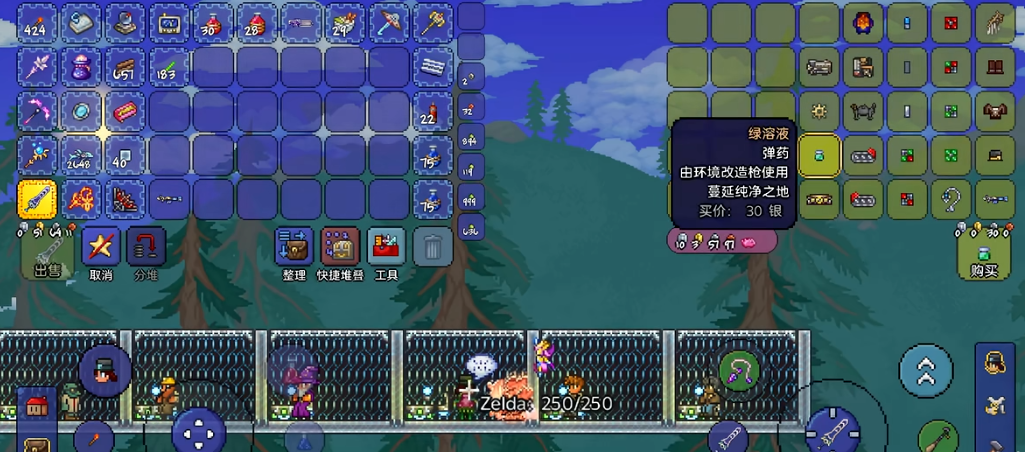
Task: Select the grappling hook shop item
Action: point(951,199)
